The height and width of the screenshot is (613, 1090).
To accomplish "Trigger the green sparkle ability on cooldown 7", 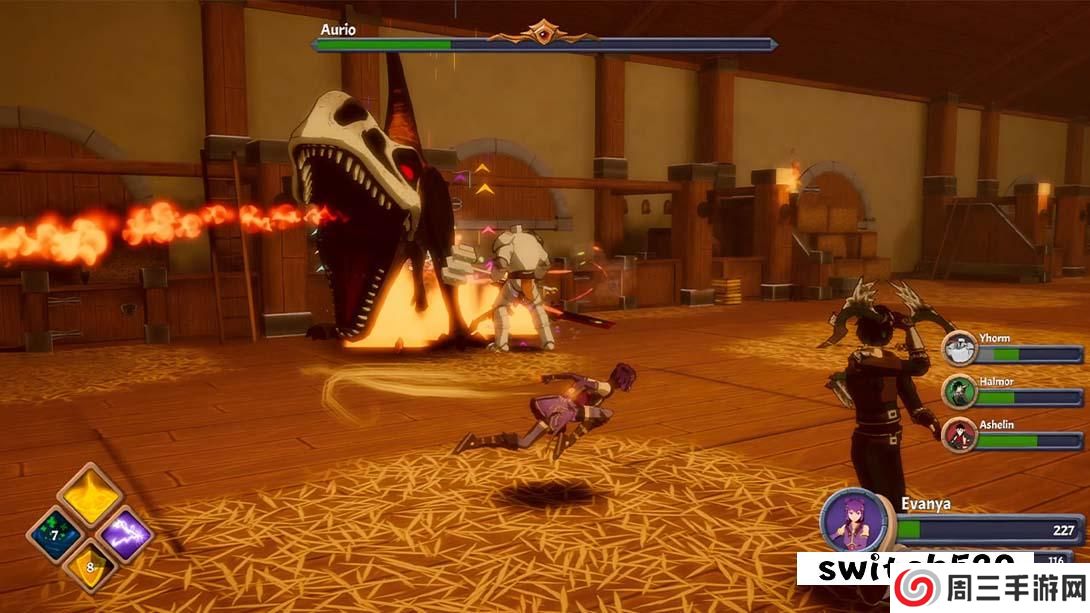I will 54,534.
